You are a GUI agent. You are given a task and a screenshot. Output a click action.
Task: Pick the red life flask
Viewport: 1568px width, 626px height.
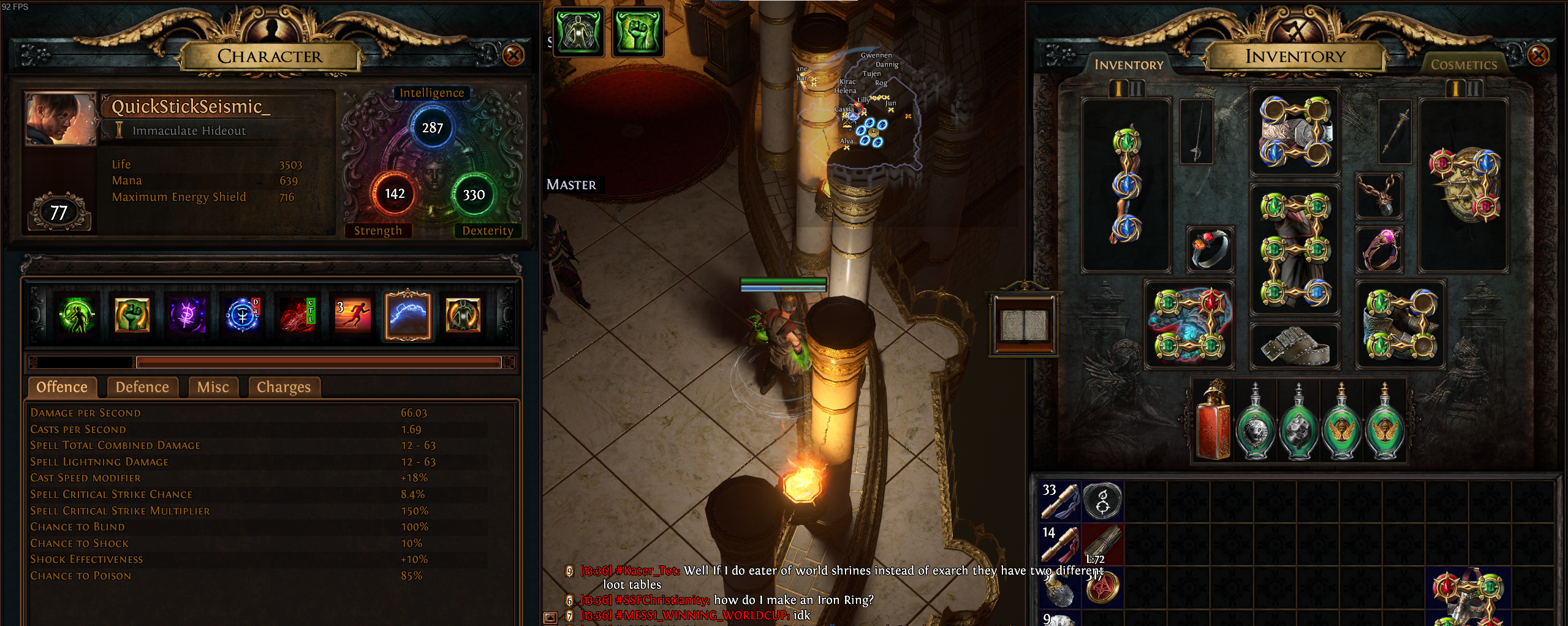(x=1213, y=421)
